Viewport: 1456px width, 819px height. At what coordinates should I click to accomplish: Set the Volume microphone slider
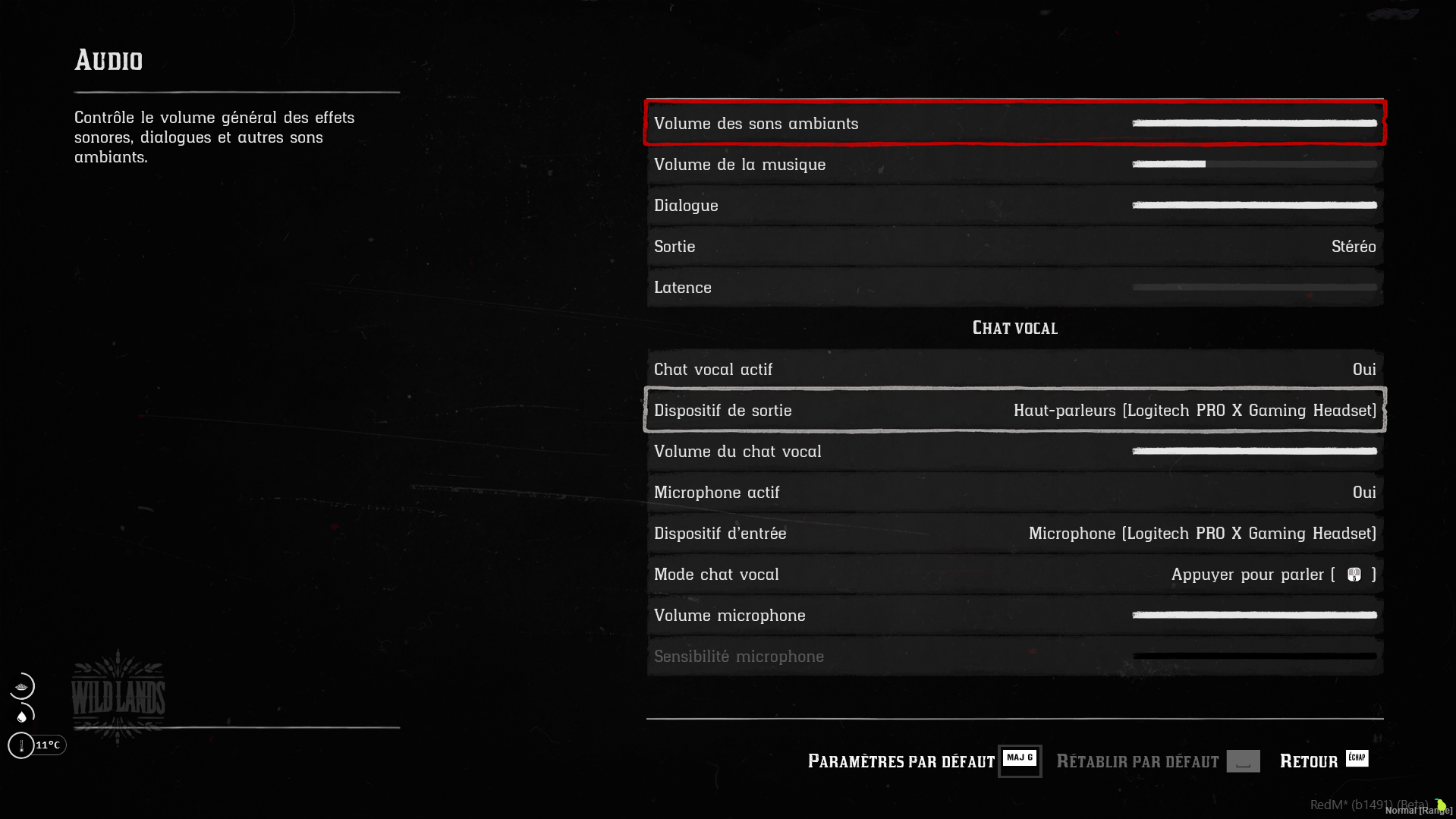tap(1253, 616)
